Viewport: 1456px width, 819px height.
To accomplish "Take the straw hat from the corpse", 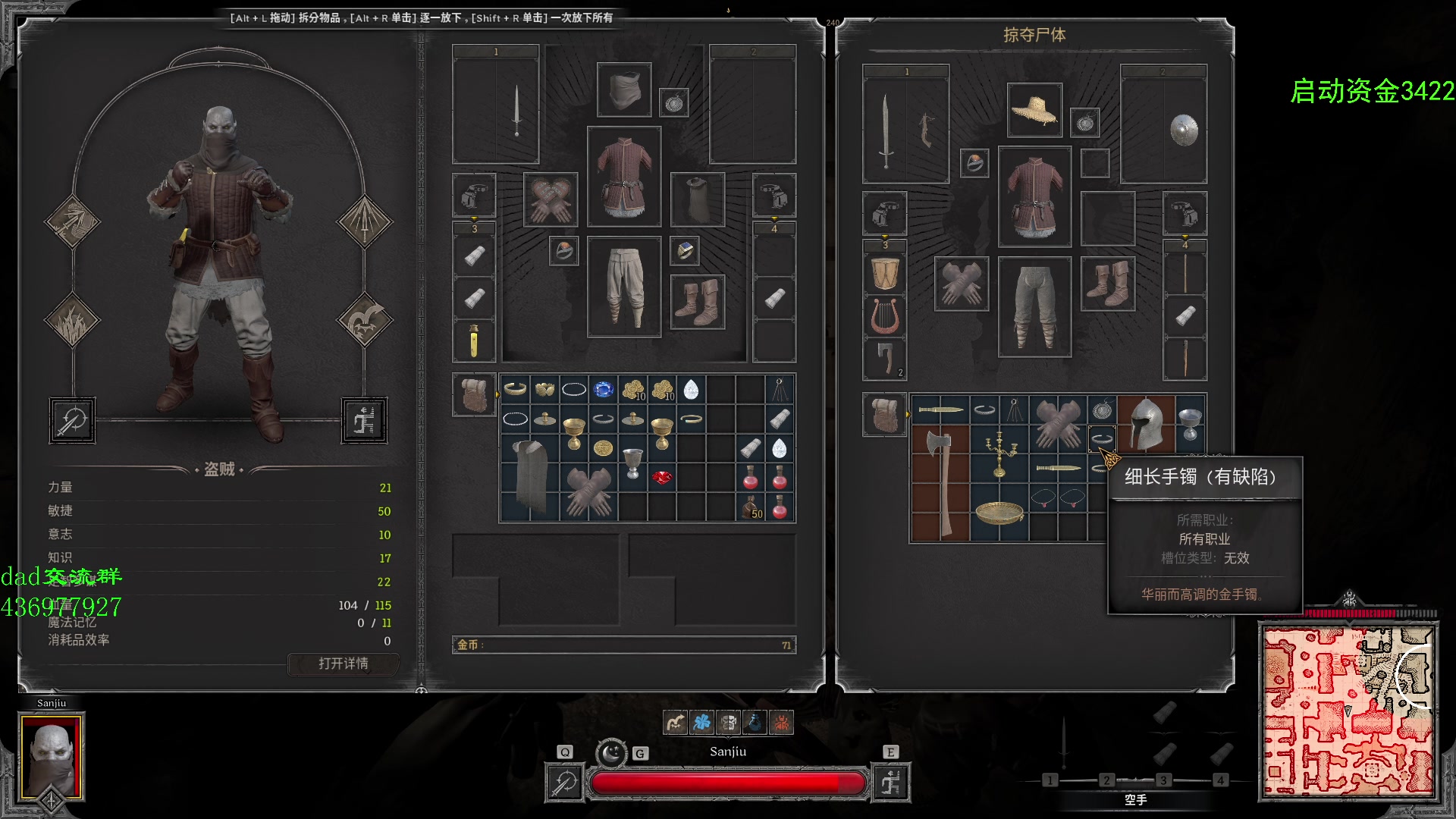I will [x=1034, y=110].
